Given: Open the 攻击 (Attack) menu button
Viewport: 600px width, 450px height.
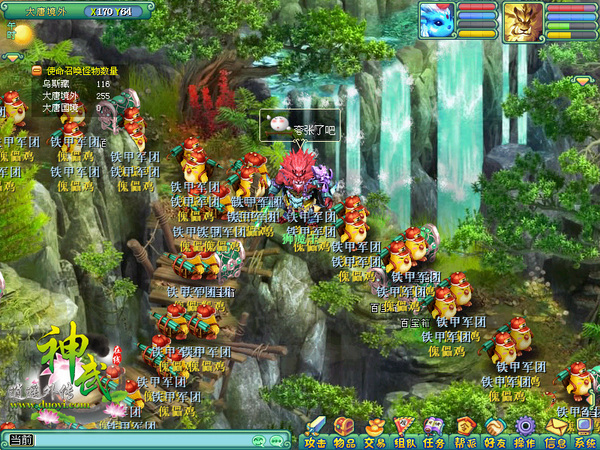Looking at the screenshot, I should (315, 431).
